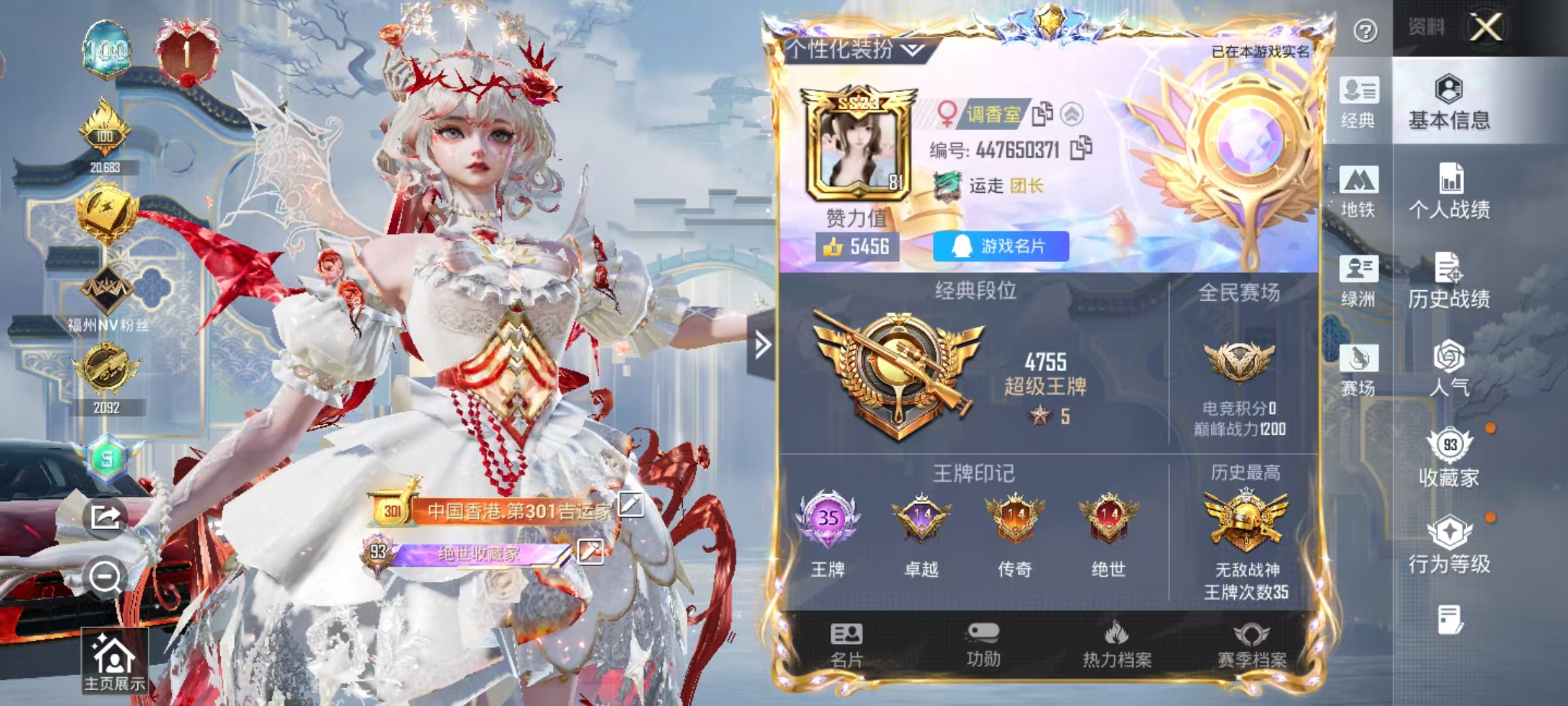Open the 行为等级 behavior level tab

[1449, 545]
